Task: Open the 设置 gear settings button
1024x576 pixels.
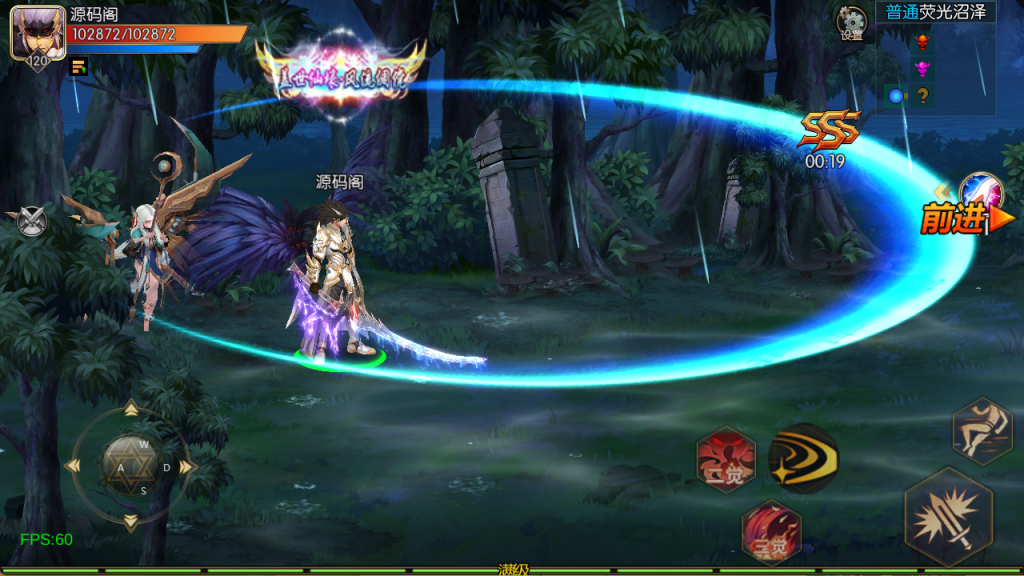Action: [x=852, y=22]
